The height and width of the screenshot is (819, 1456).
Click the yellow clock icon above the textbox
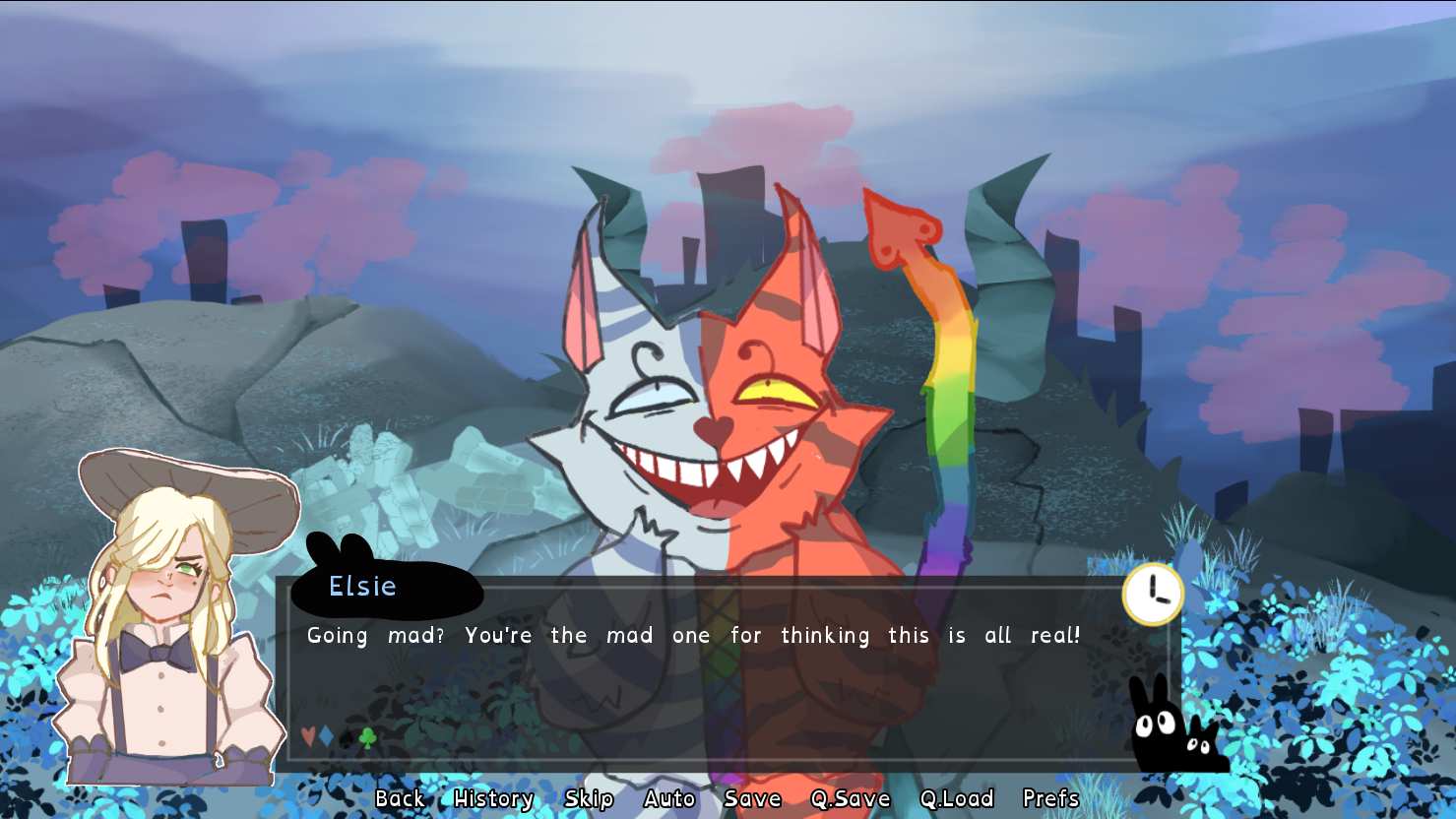pyautogui.click(x=1152, y=592)
